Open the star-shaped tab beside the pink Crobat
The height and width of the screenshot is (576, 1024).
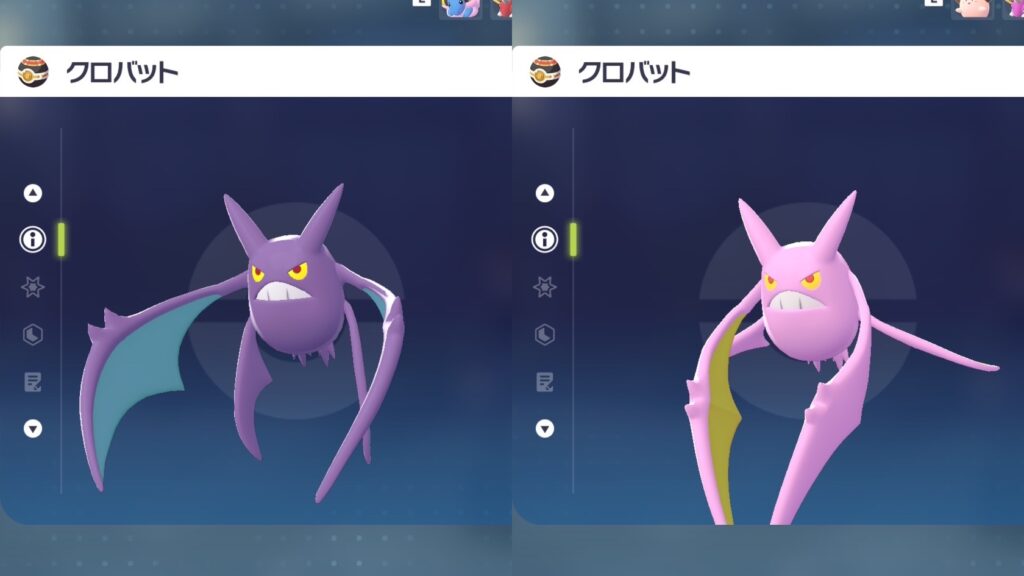coord(545,287)
